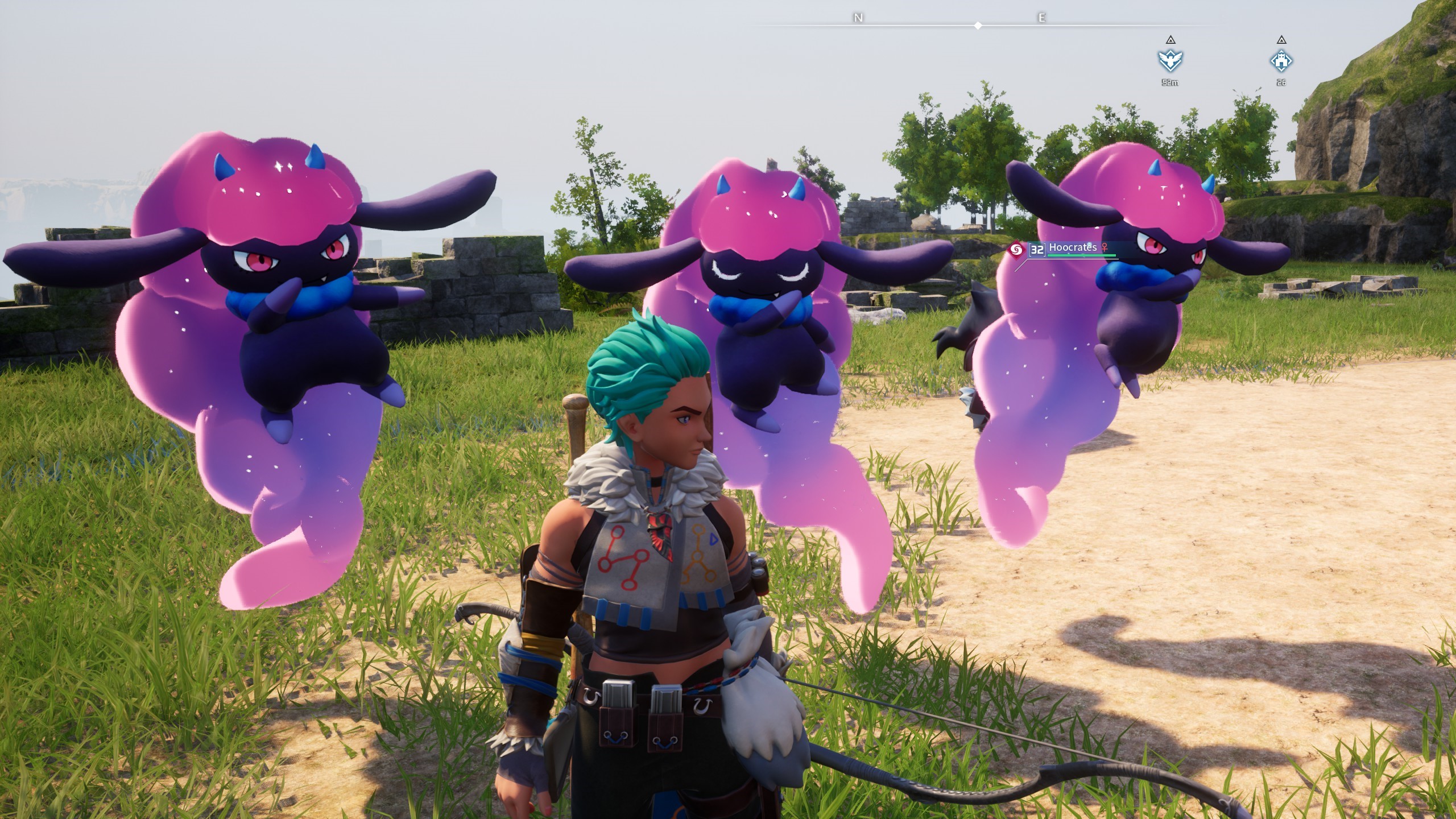Click the Dark element icon beside Hoocrates' nameplate
The width and height of the screenshot is (1456, 819).
(1017, 248)
